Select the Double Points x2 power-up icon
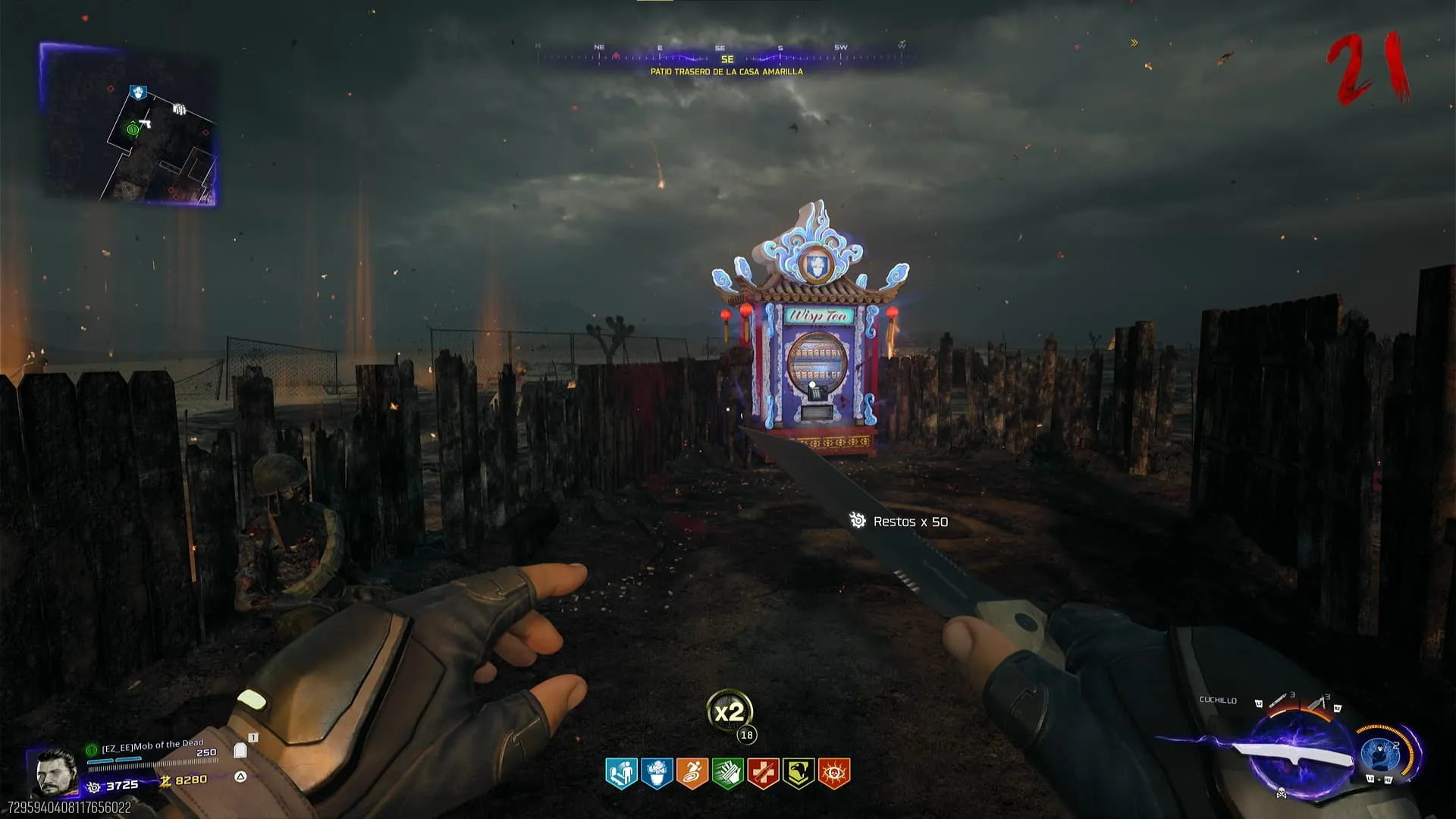Screen dimensions: 1456x819 coord(729,712)
